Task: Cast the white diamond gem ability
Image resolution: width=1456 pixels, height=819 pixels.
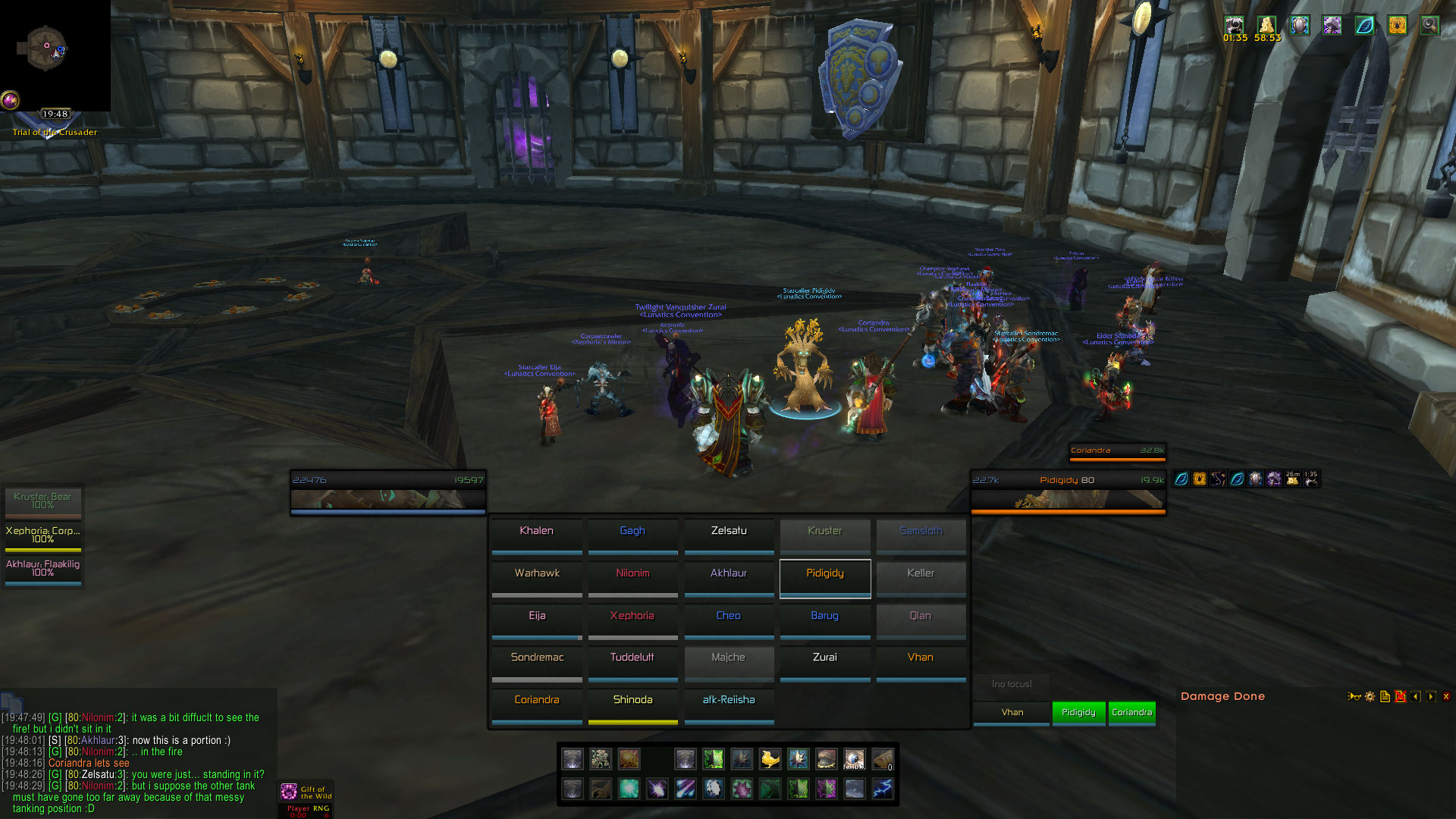Action: (713, 789)
